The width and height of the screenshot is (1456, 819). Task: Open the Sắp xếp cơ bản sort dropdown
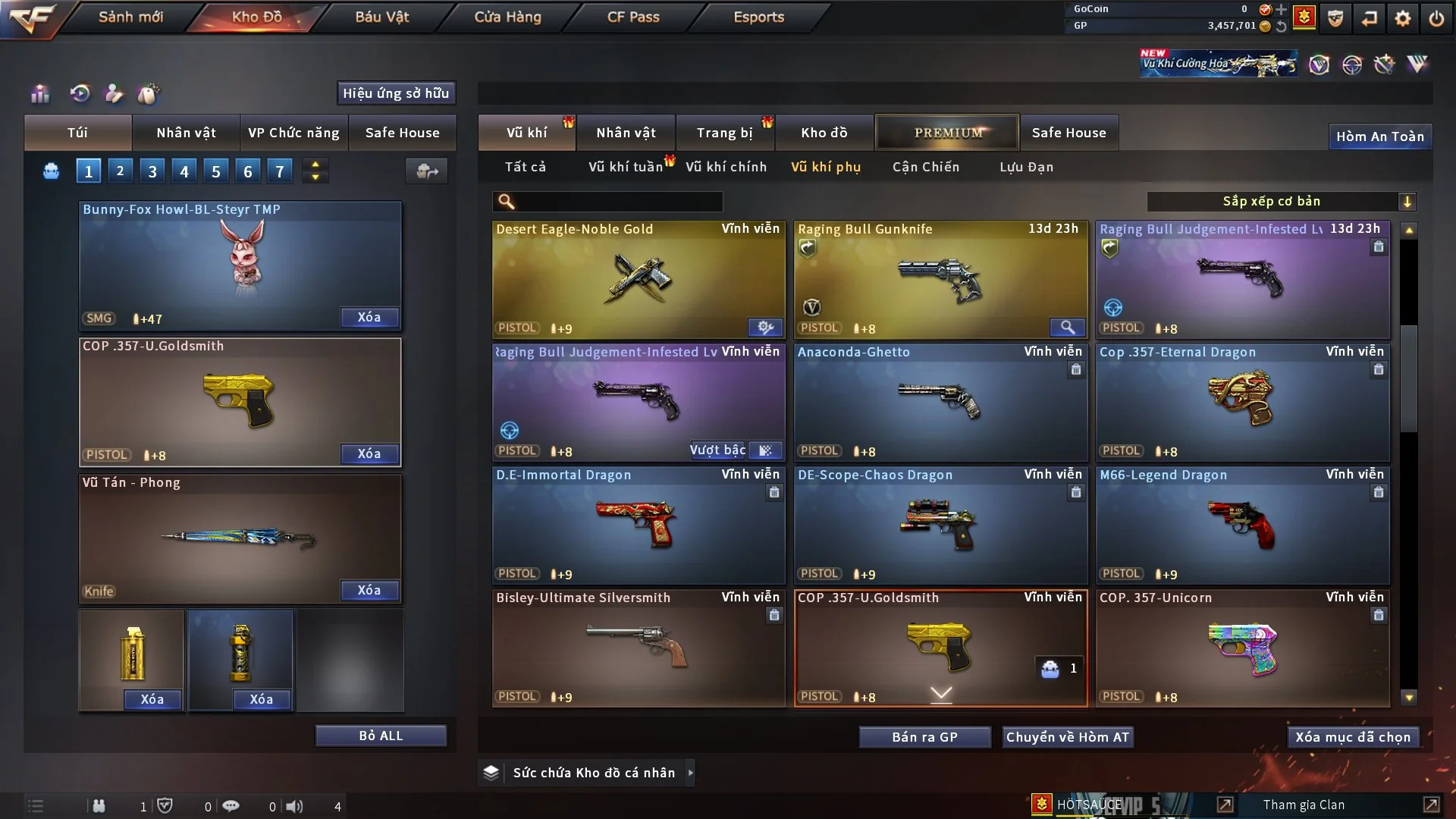tap(1282, 201)
